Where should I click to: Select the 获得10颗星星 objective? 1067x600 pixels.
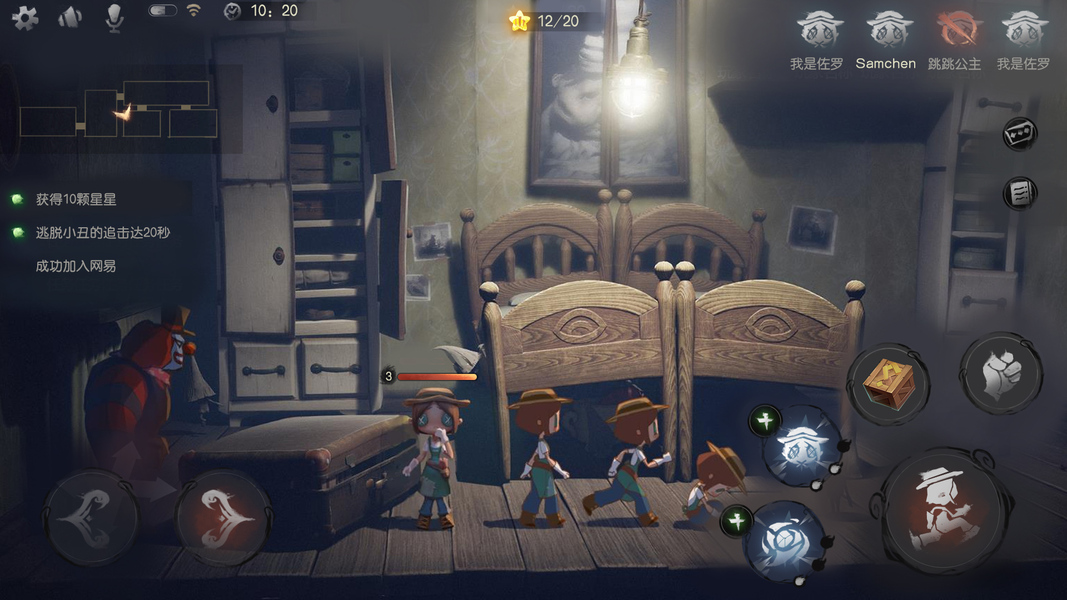tap(76, 200)
